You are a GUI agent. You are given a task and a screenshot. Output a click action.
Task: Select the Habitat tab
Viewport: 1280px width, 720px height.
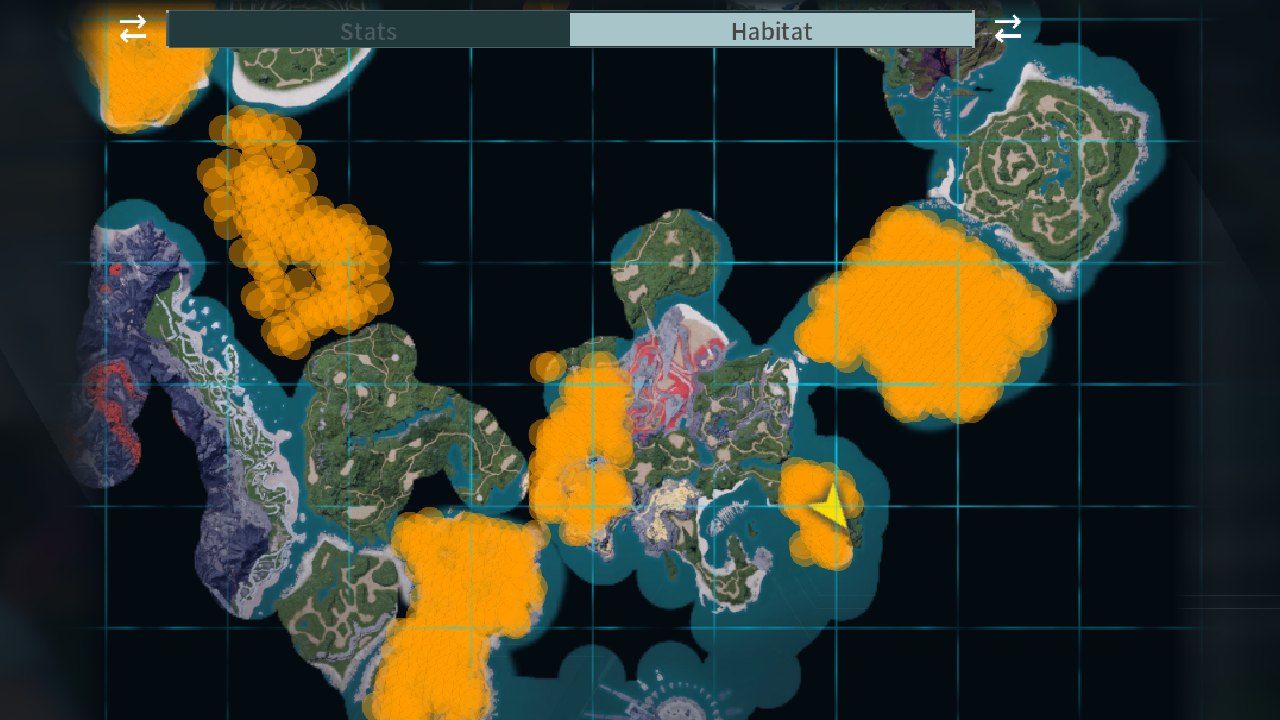(x=772, y=30)
